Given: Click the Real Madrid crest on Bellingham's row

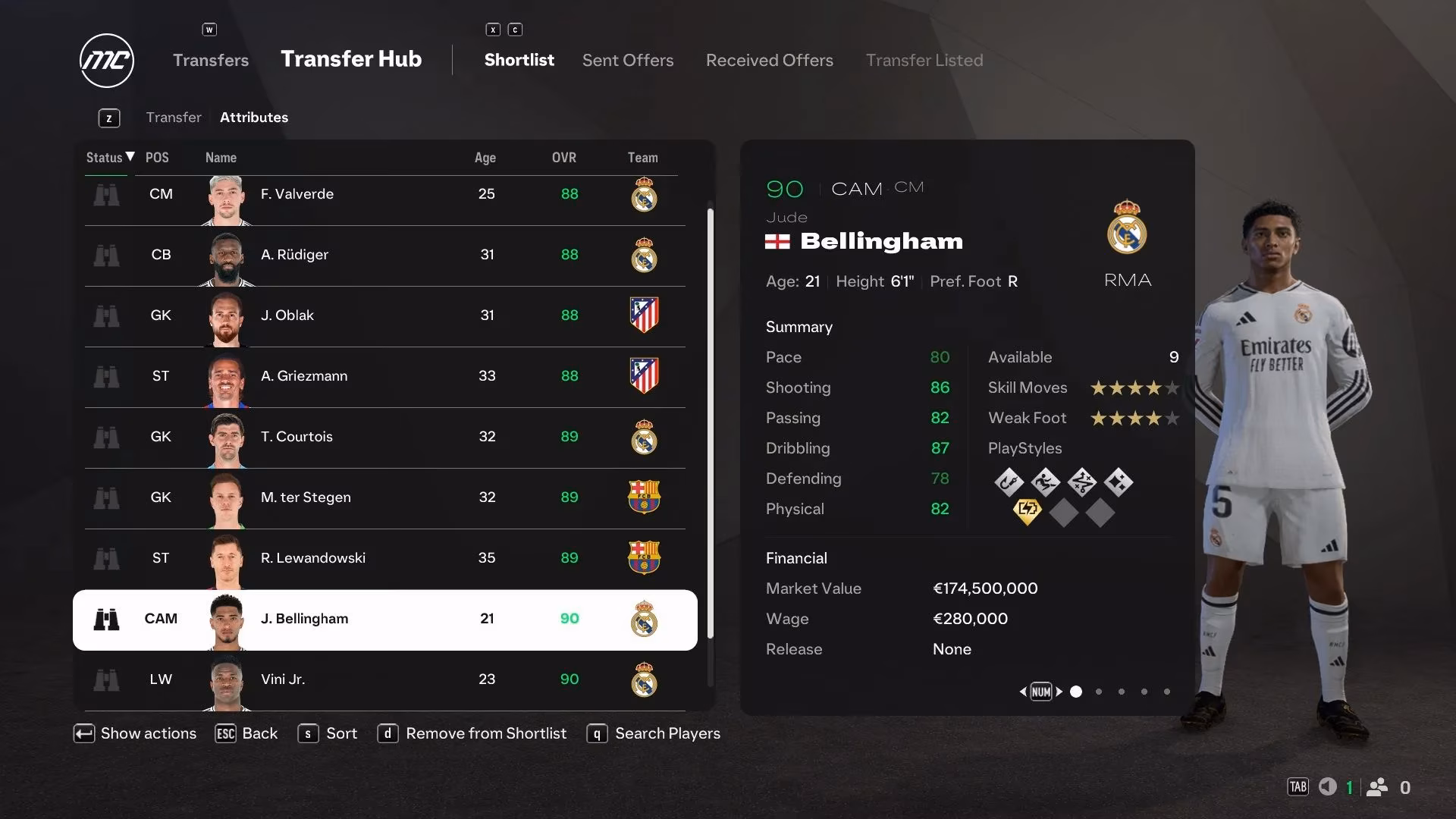Looking at the screenshot, I should click(644, 620).
